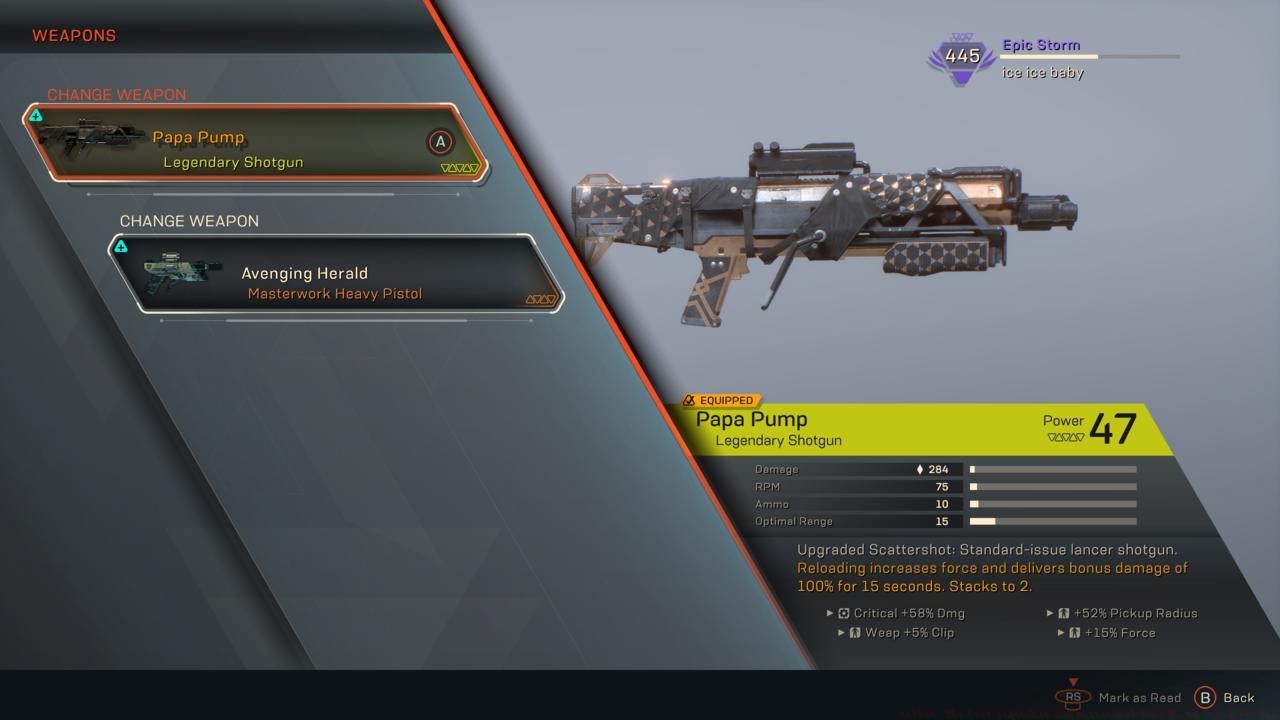
Task: Choose the Avenging Herald heavy pistol slot
Action: (335, 274)
